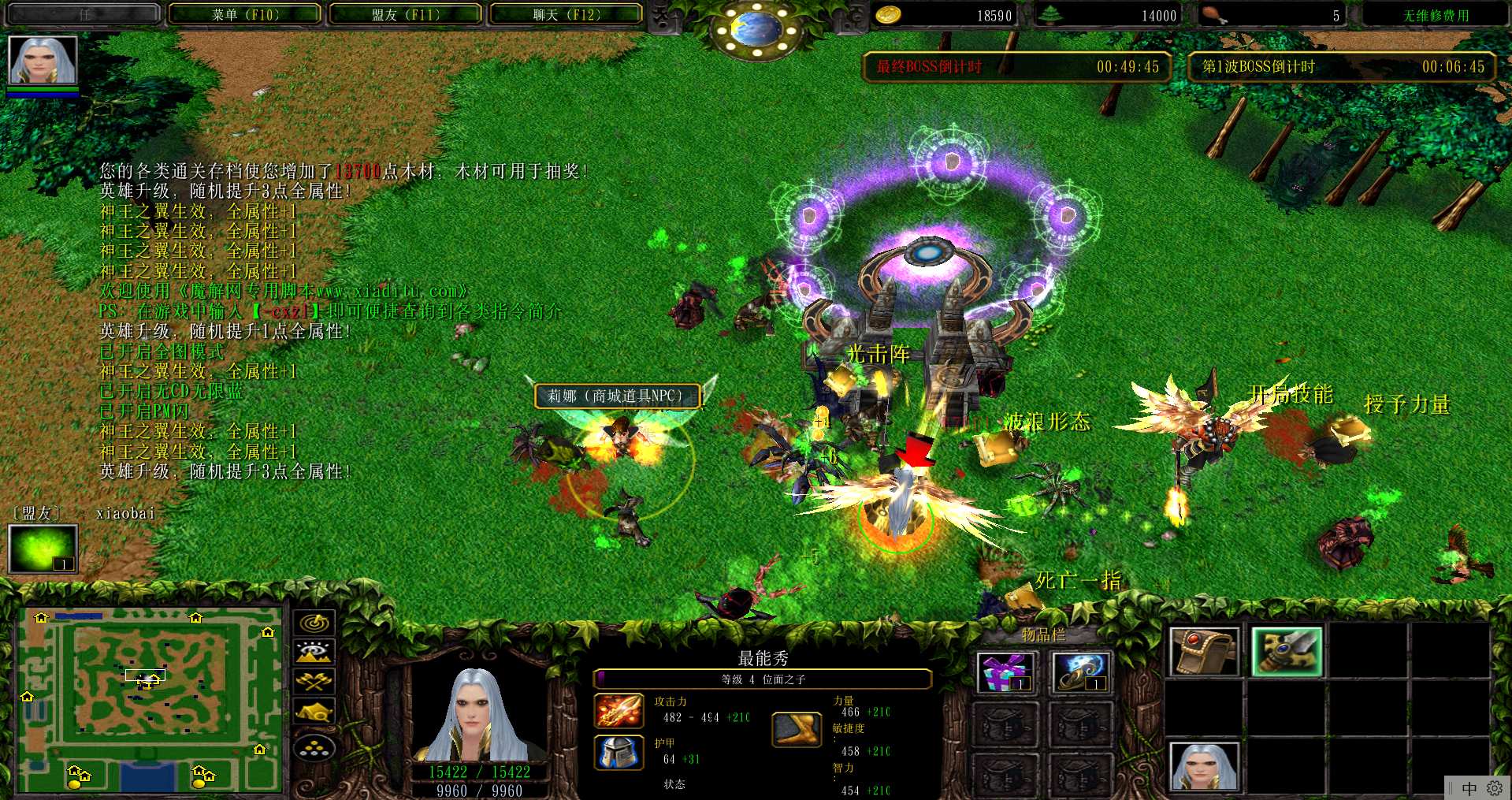Activate the minimap signal ping button
The height and width of the screenshot is (800, 1512).
coord(314,623)
